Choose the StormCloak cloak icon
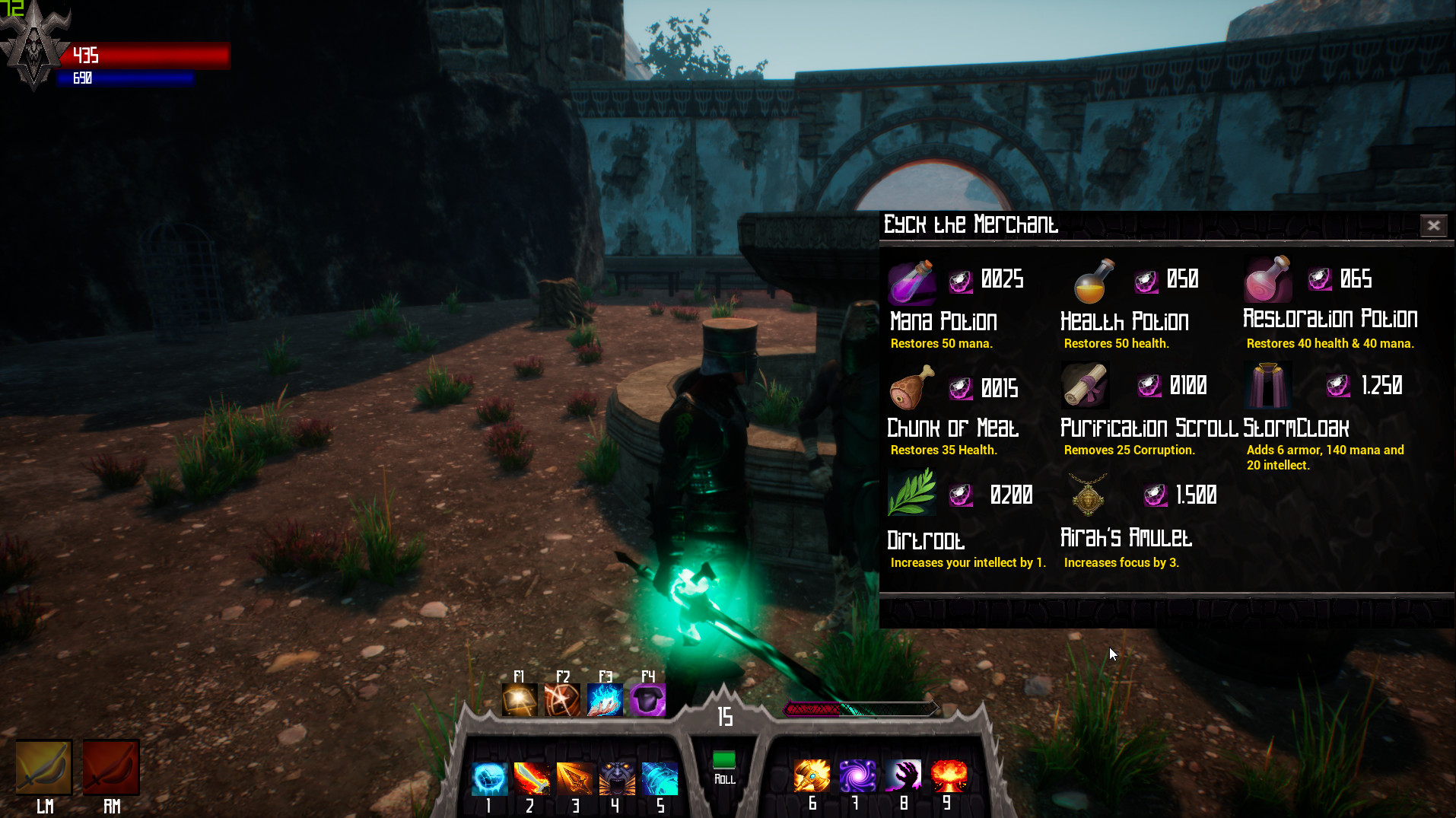Screen dimensions: 1456x818 tap(1269, 385)
